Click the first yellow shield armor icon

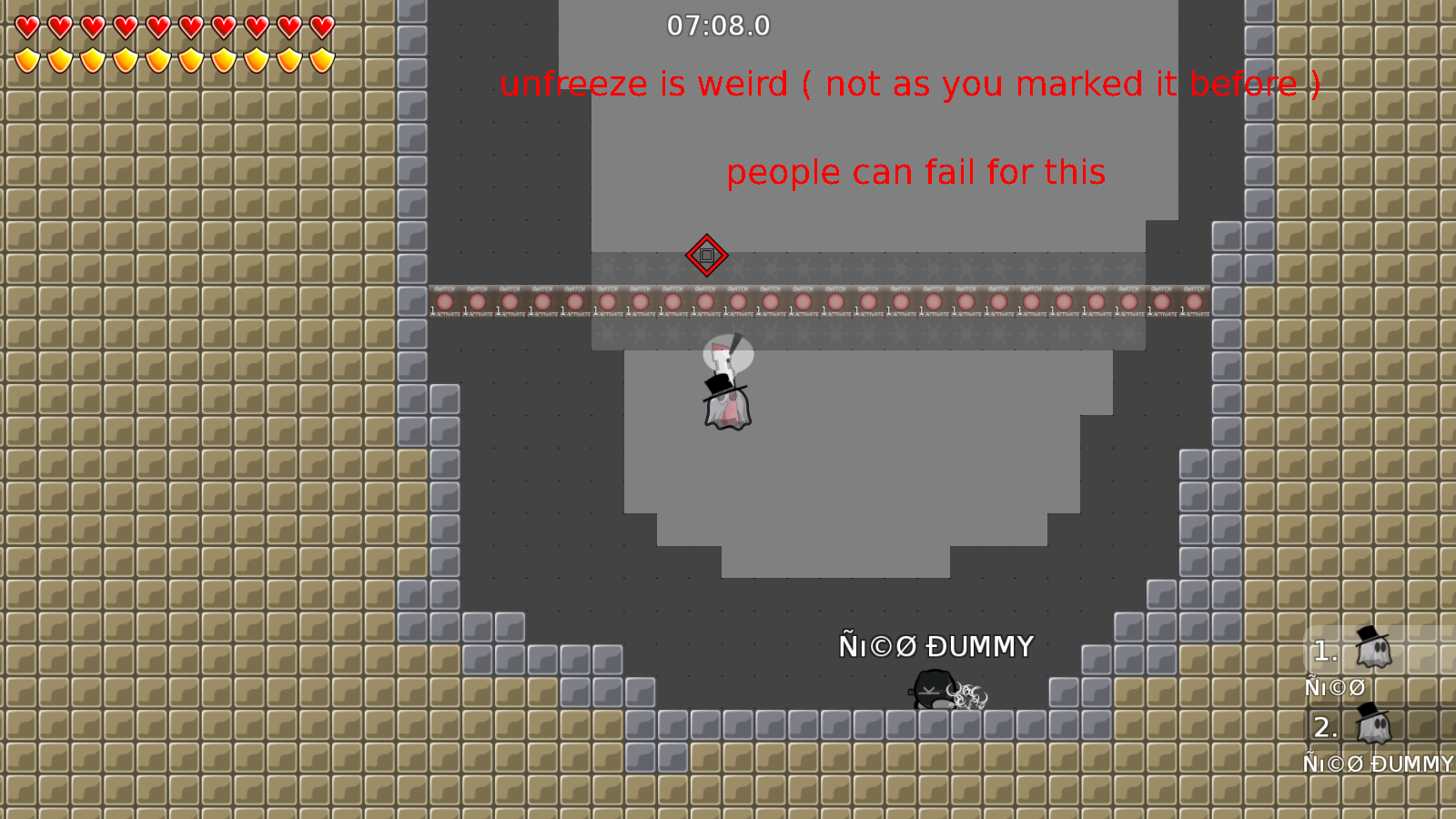click(25, 58)
